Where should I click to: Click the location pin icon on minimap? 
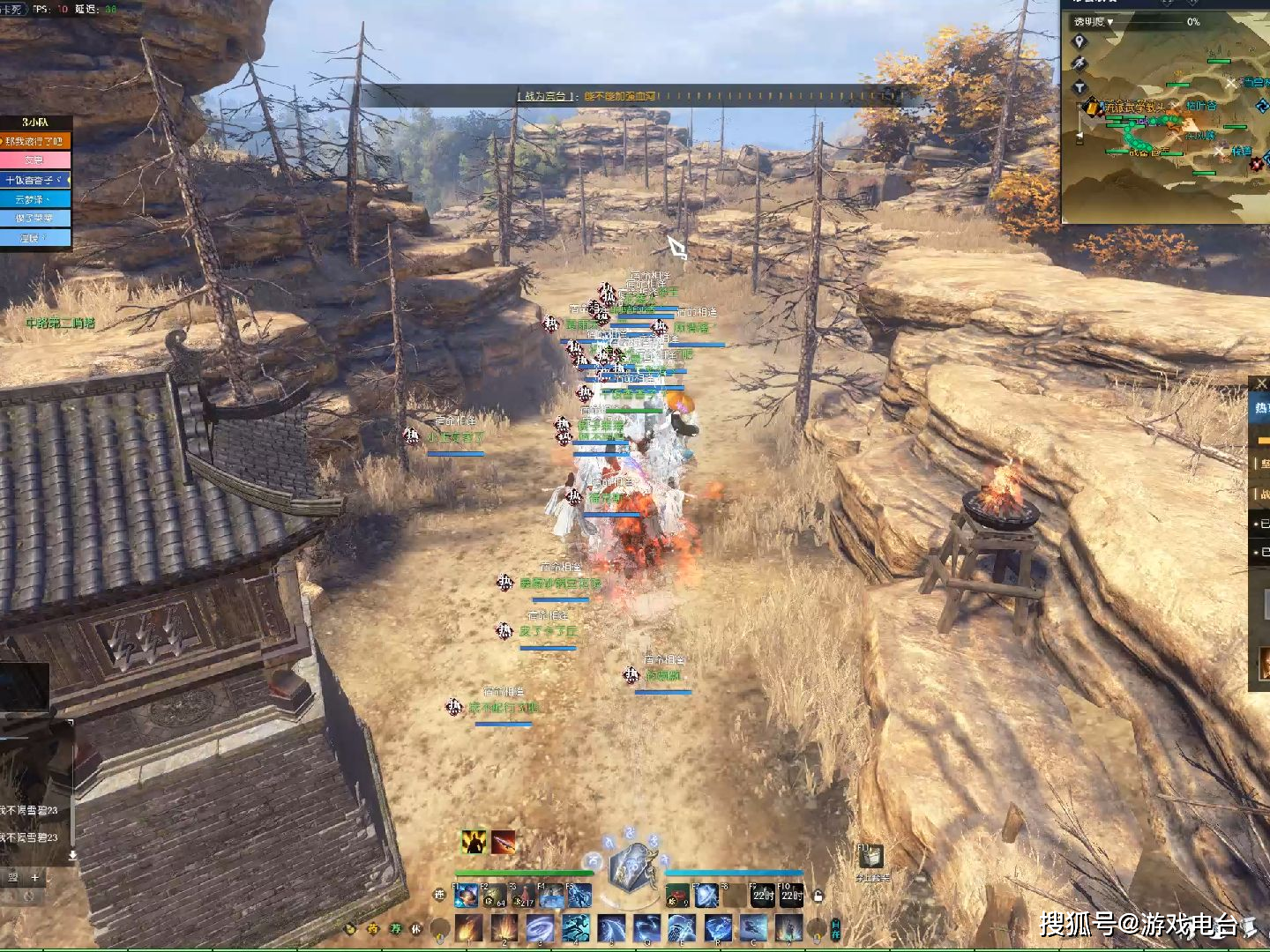[x=1079, y=42]
